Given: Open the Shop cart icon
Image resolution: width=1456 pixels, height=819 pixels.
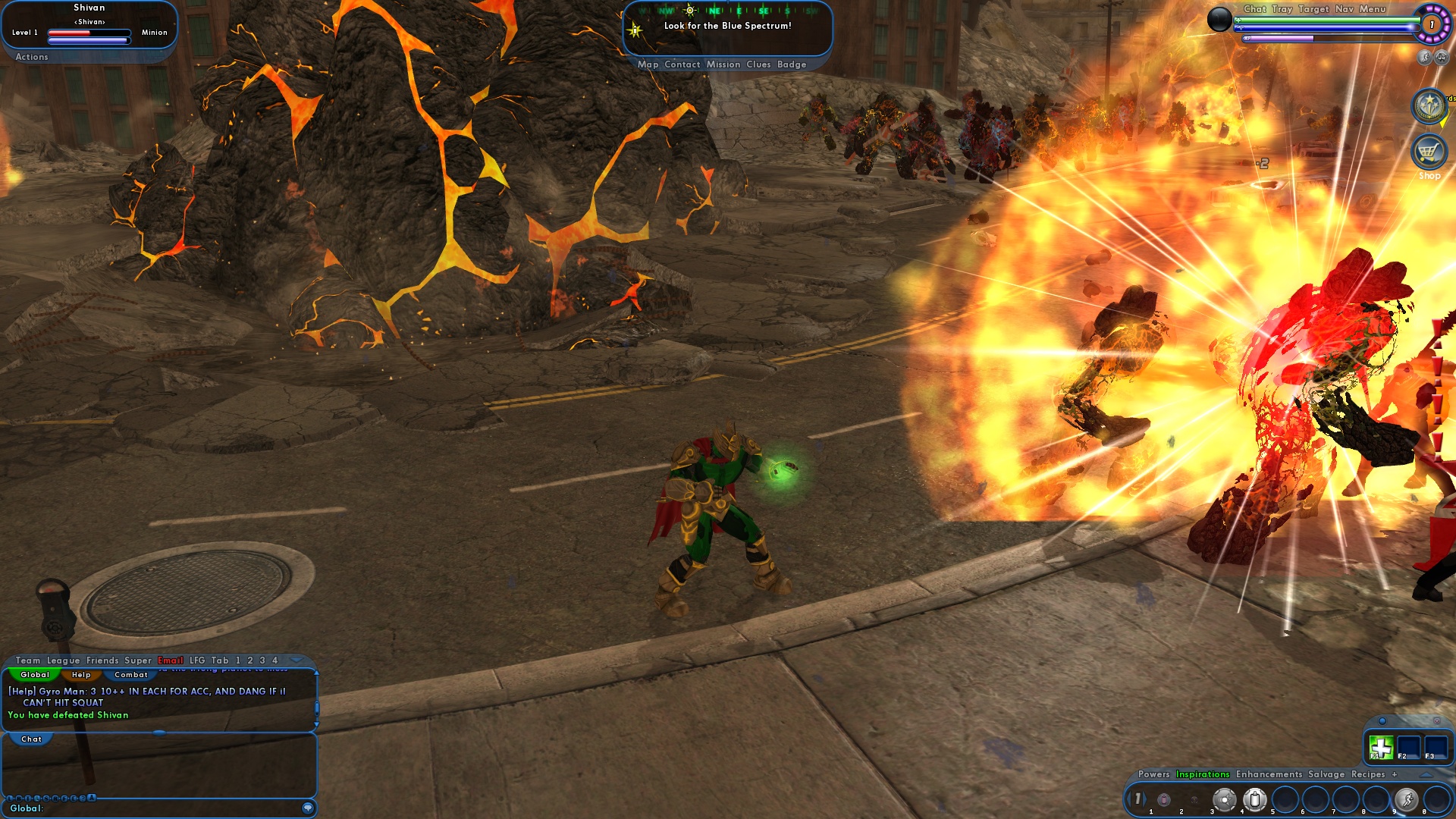Looking at the screenshot, I should point(1429,152).
